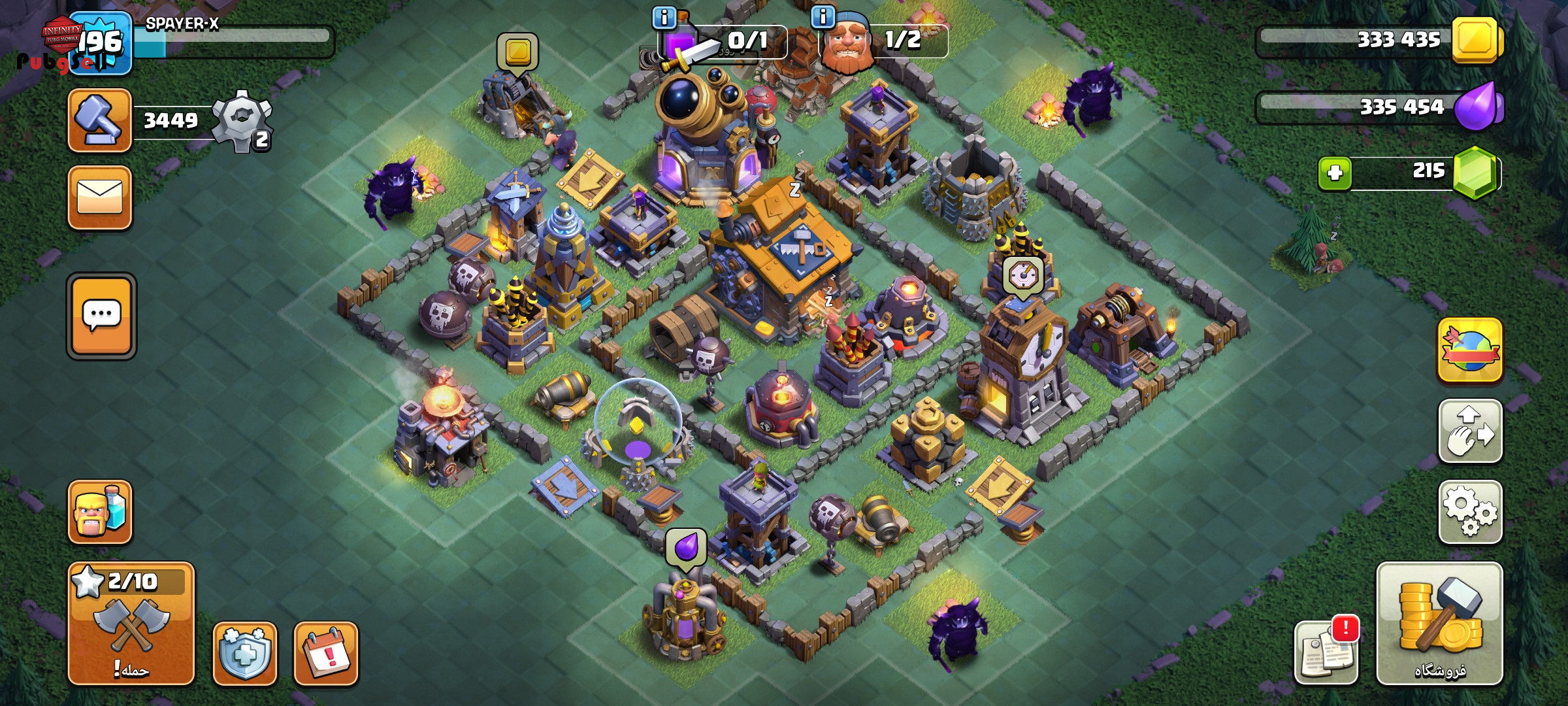
Task: Open the base layout editor hand button
Action: pos(1470,431)
